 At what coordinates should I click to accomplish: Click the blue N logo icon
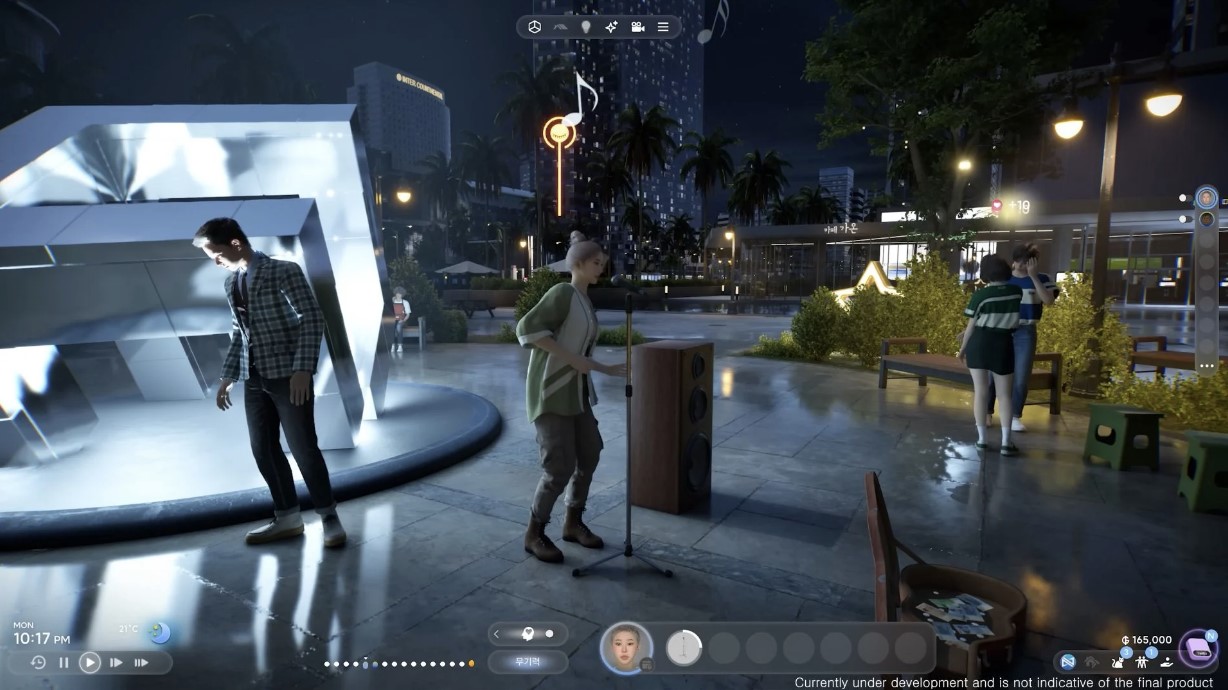click(1068, 661)
